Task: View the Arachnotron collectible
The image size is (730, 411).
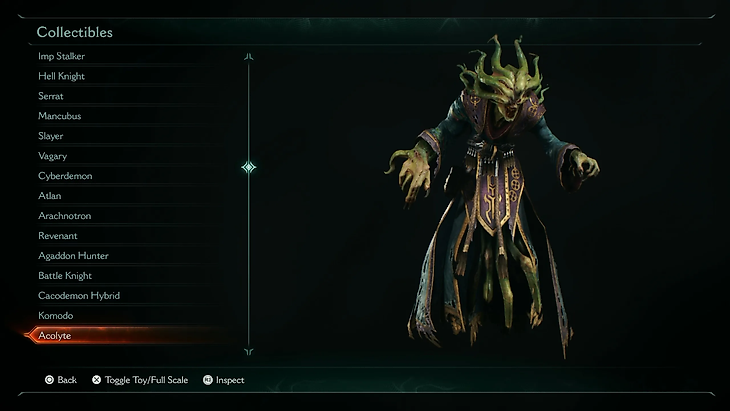Action: point(65,216)
